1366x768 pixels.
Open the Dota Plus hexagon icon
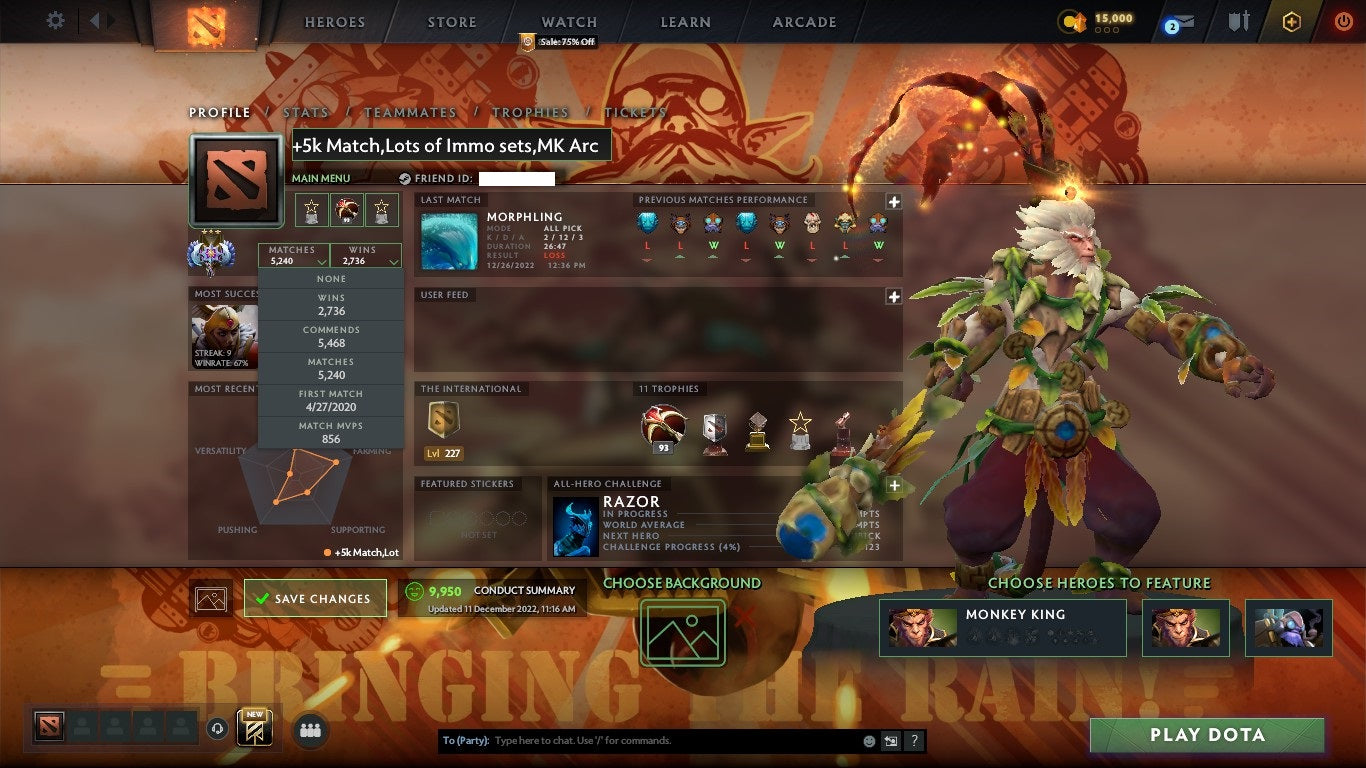click(x=1290, y=21)
